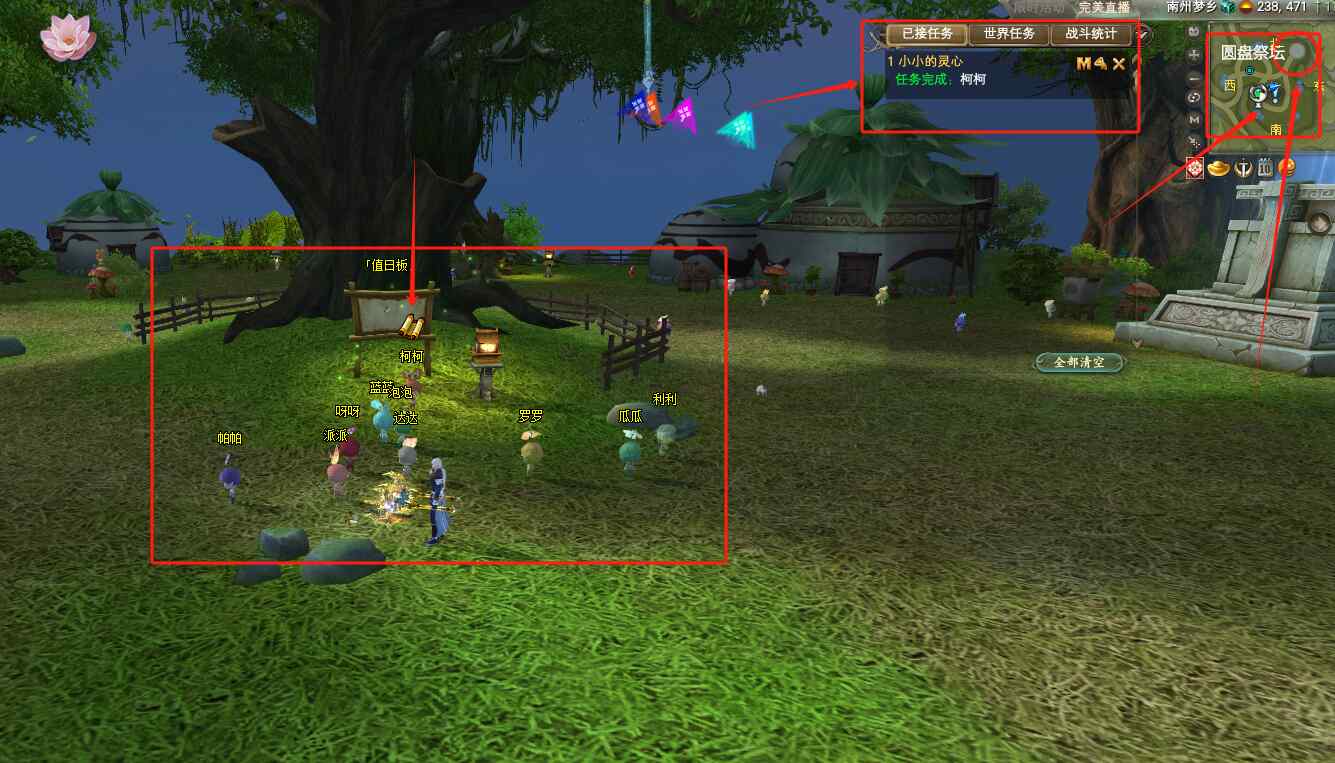This screenshot has height=763, width=1335.
Task: Switch to the 已接任务 tab
Action: [x=927, y=34]
